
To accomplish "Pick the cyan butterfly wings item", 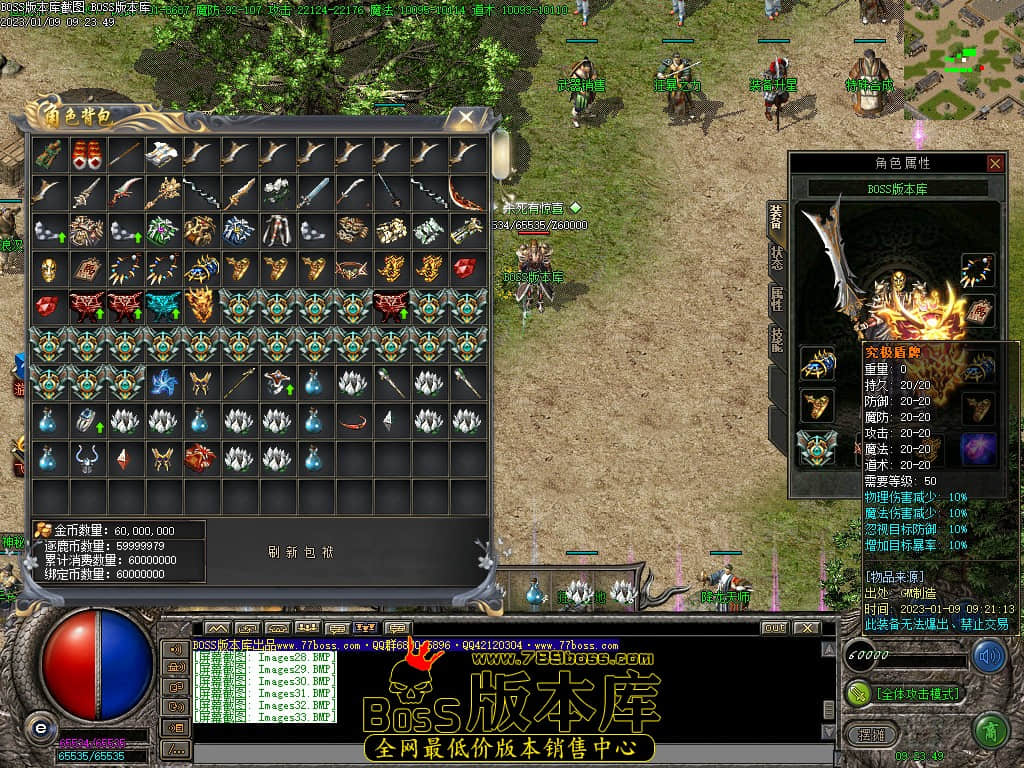I will pyautogui.click(x=162, y=306).
